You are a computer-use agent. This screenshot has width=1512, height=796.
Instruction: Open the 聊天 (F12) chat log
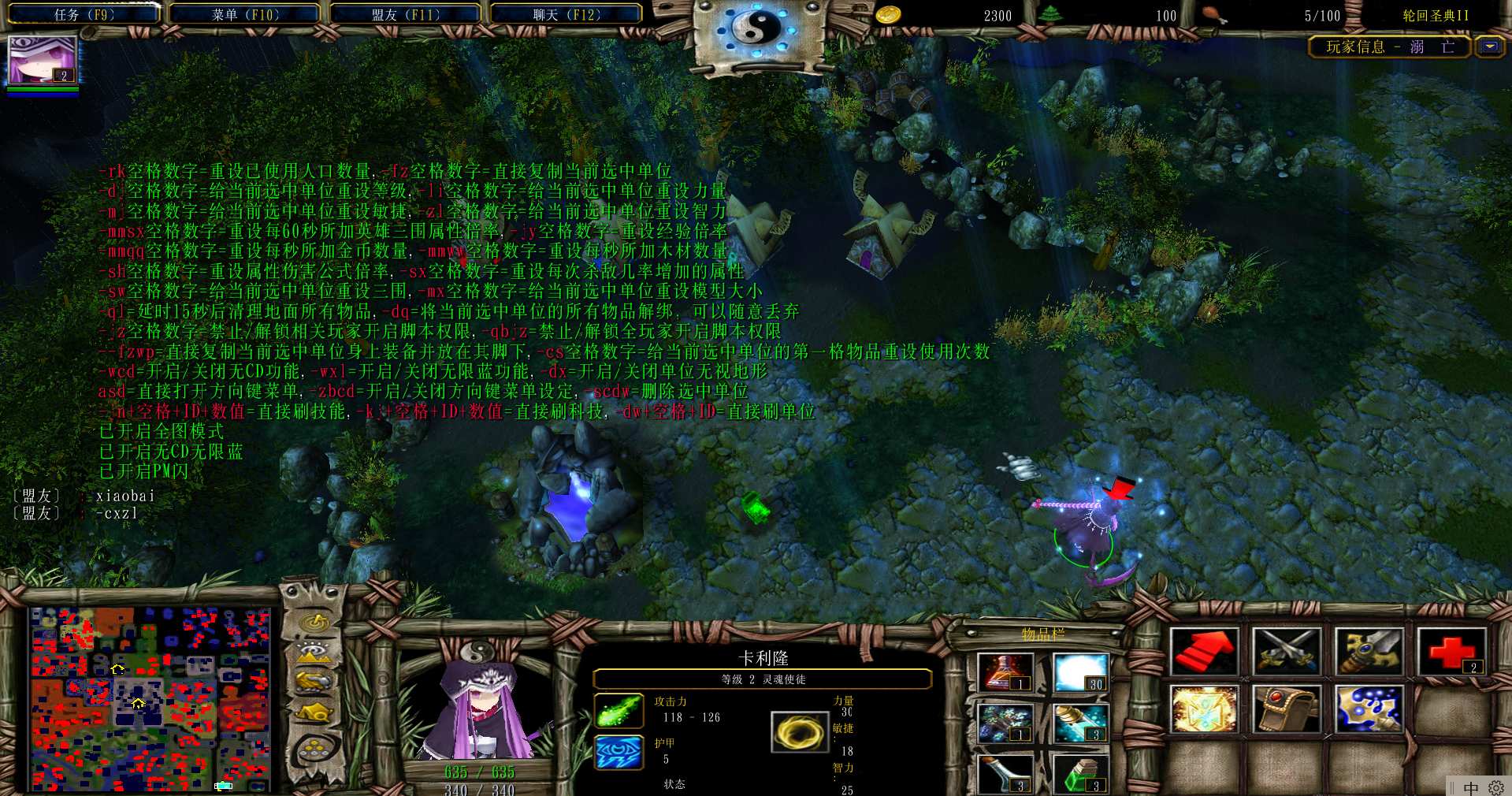(567, 14)
